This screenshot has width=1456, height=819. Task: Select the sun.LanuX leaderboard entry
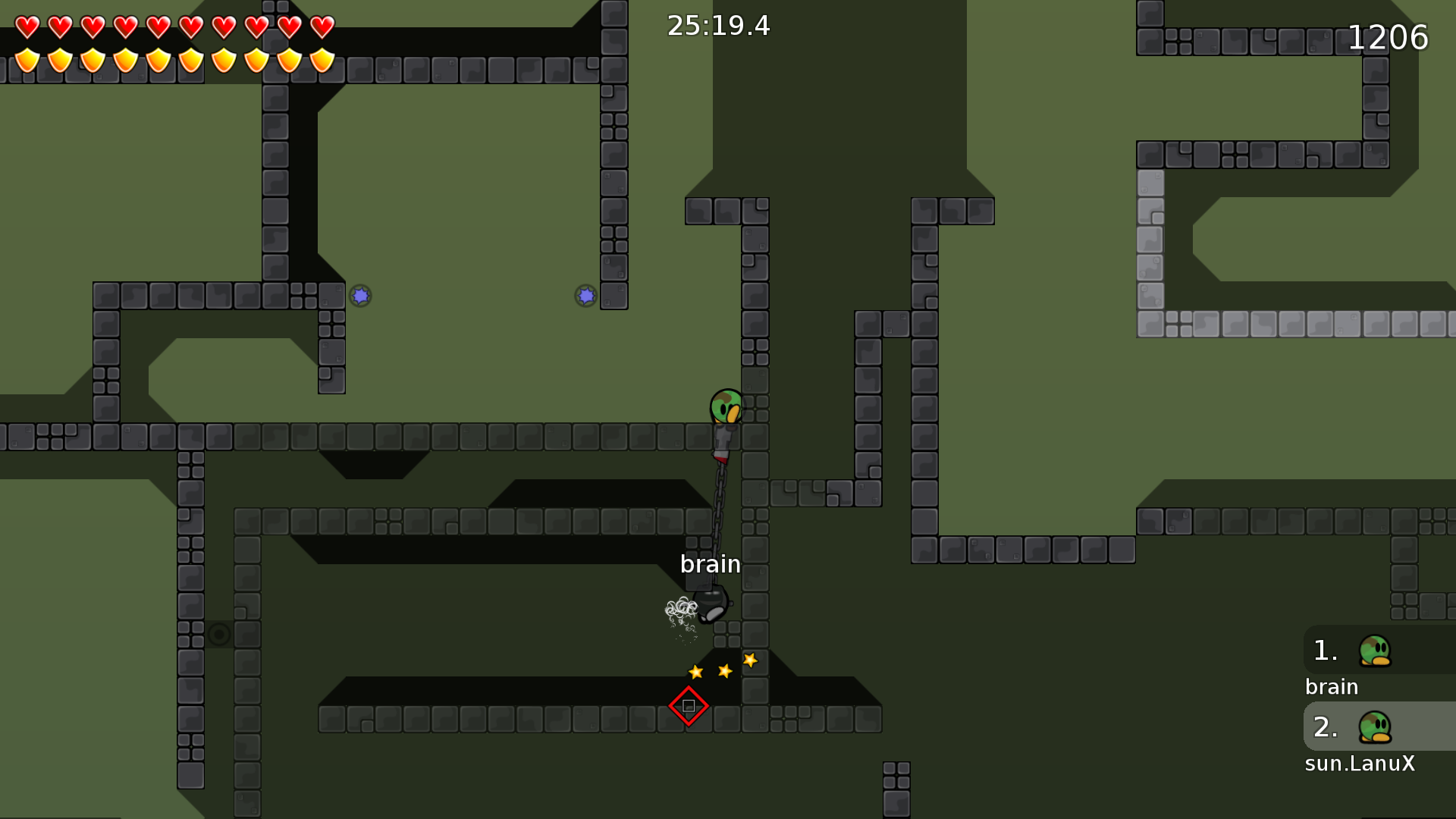tap(1360, 764)
